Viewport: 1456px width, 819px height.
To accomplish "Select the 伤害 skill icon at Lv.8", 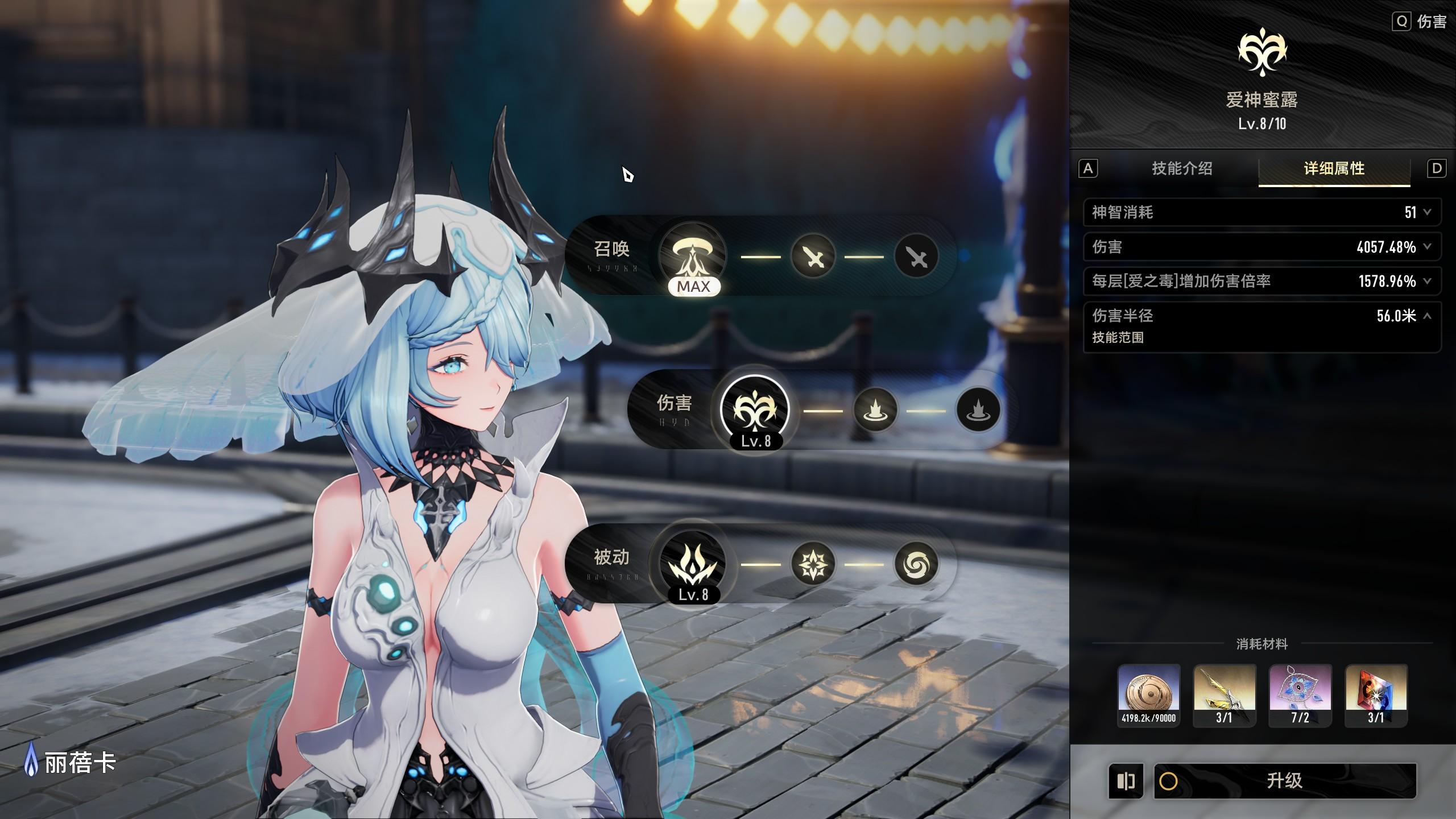I will (755, 409).
